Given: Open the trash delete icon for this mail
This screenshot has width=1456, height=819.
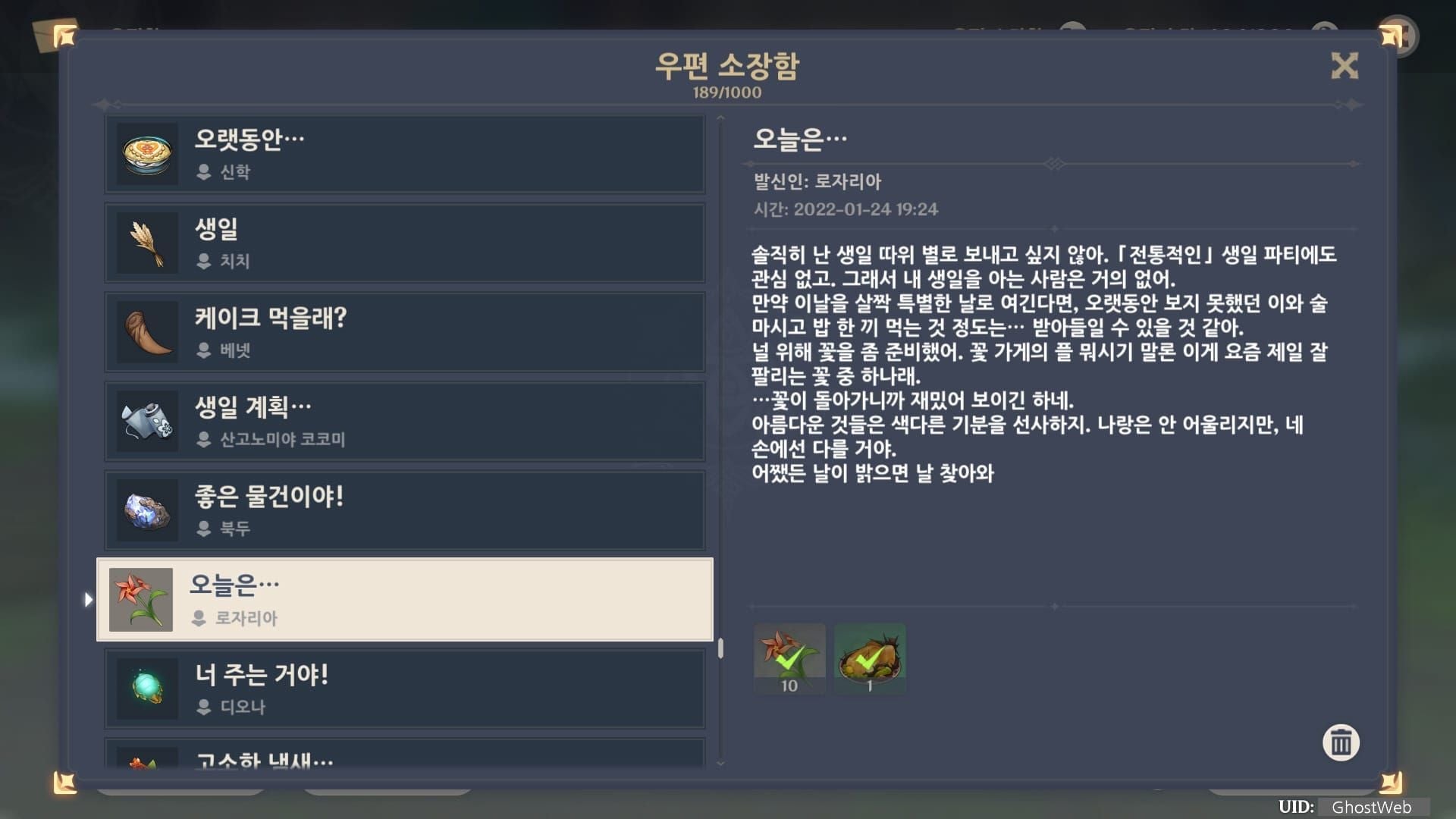Looking at the screenshot, I should [1341, 743].
